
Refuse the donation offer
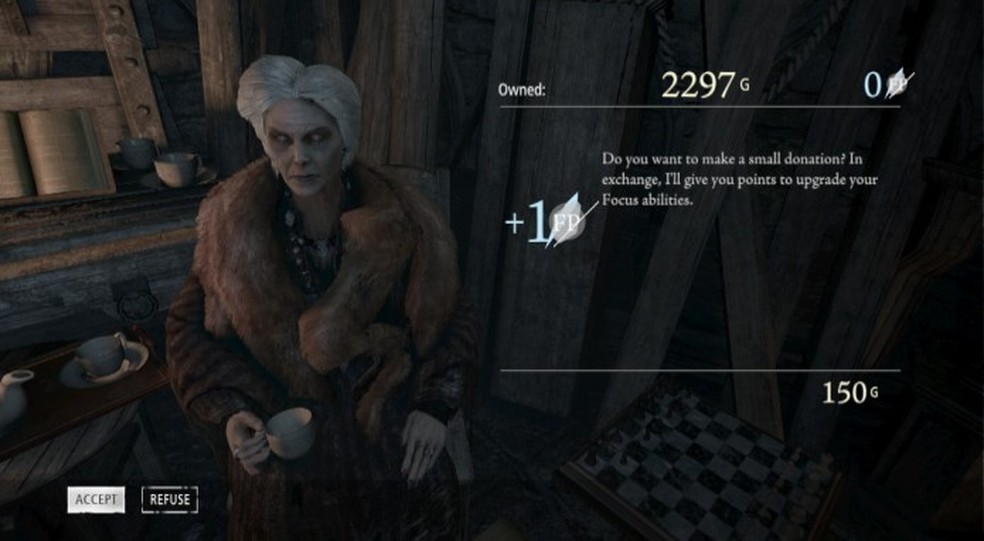169,499
